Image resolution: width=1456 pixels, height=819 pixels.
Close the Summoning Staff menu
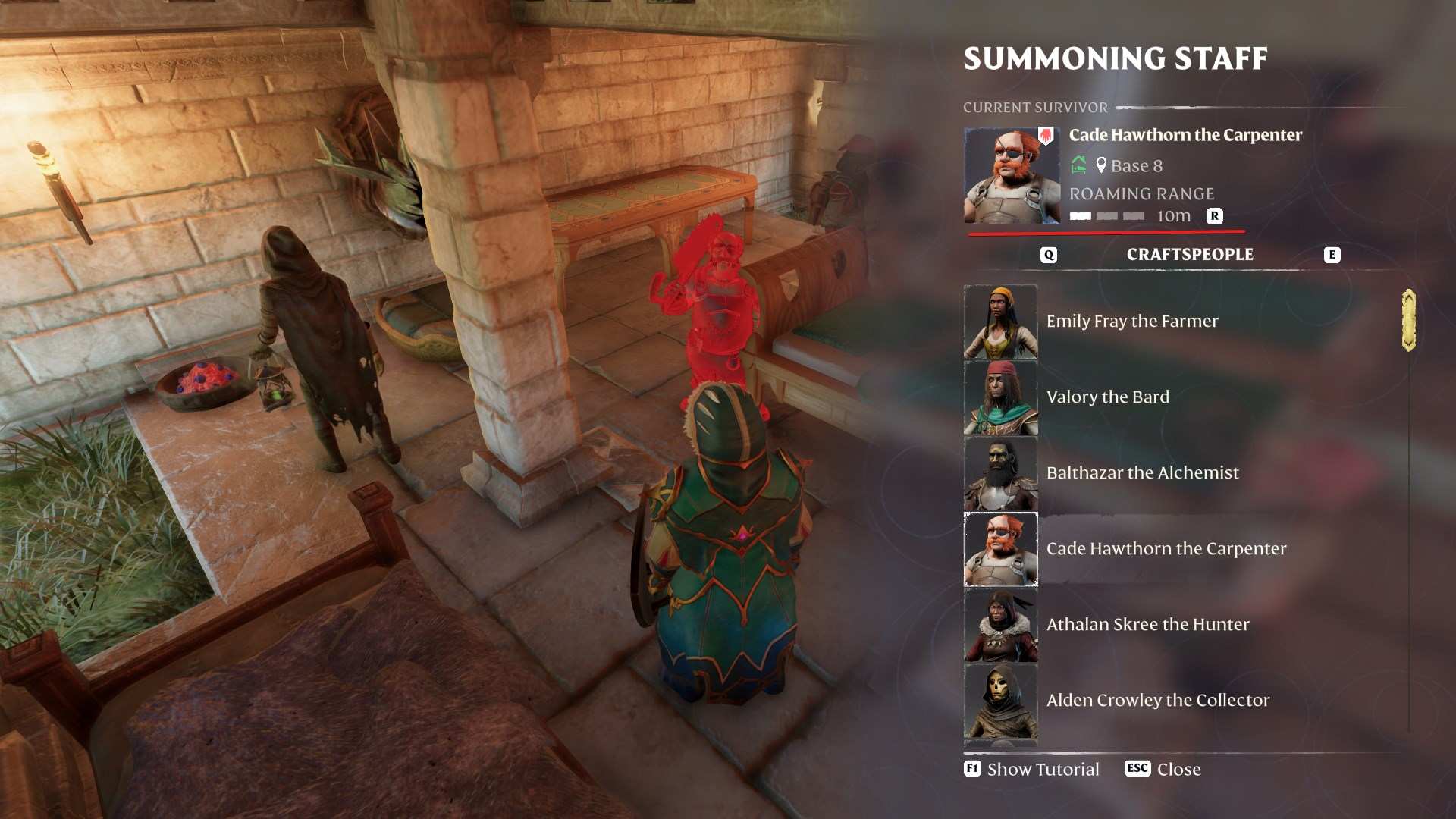tap(1163, 769)
